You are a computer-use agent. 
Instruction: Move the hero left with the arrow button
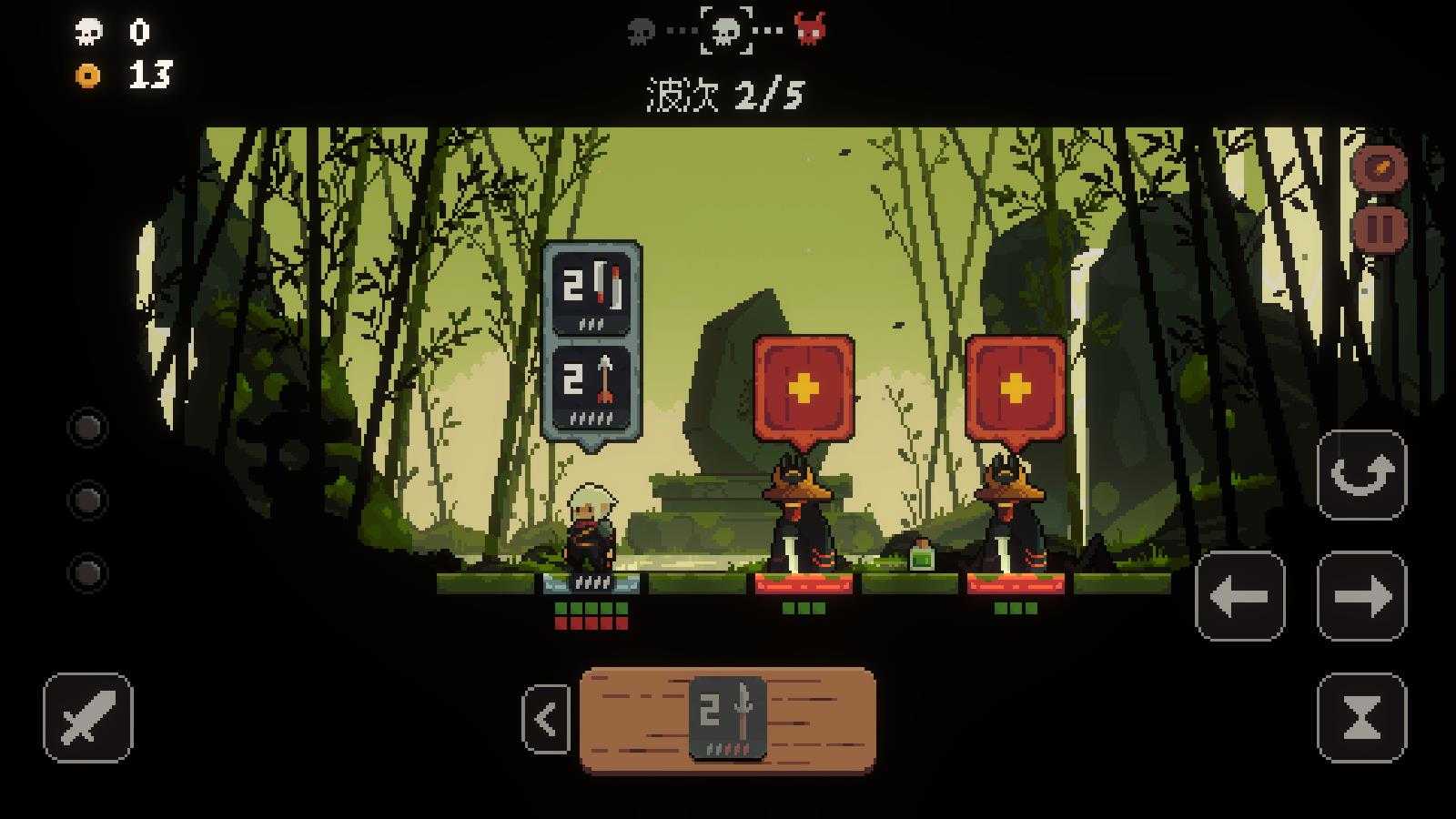point(1239,596)
